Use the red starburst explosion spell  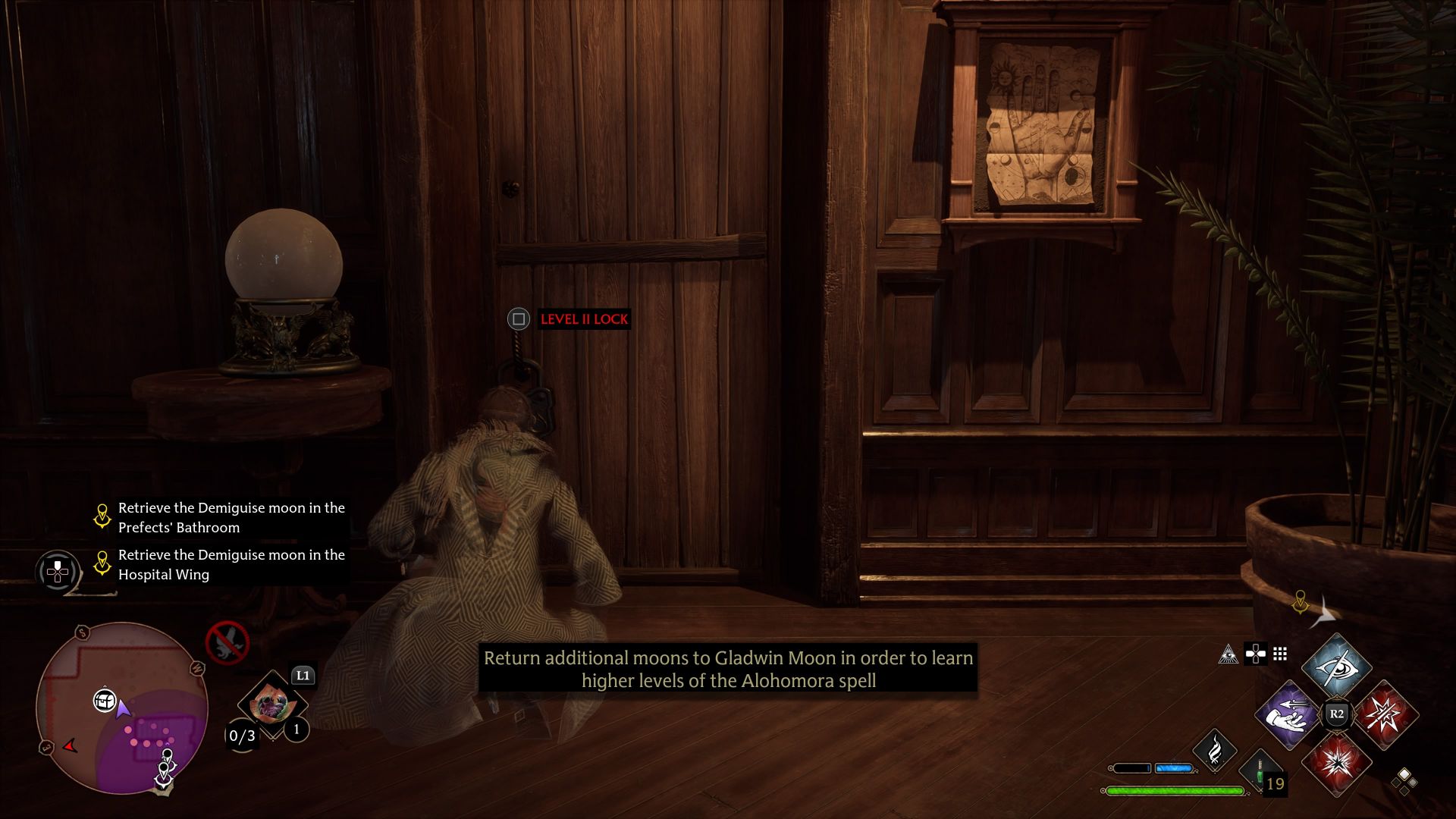(x=1336, y=763)
